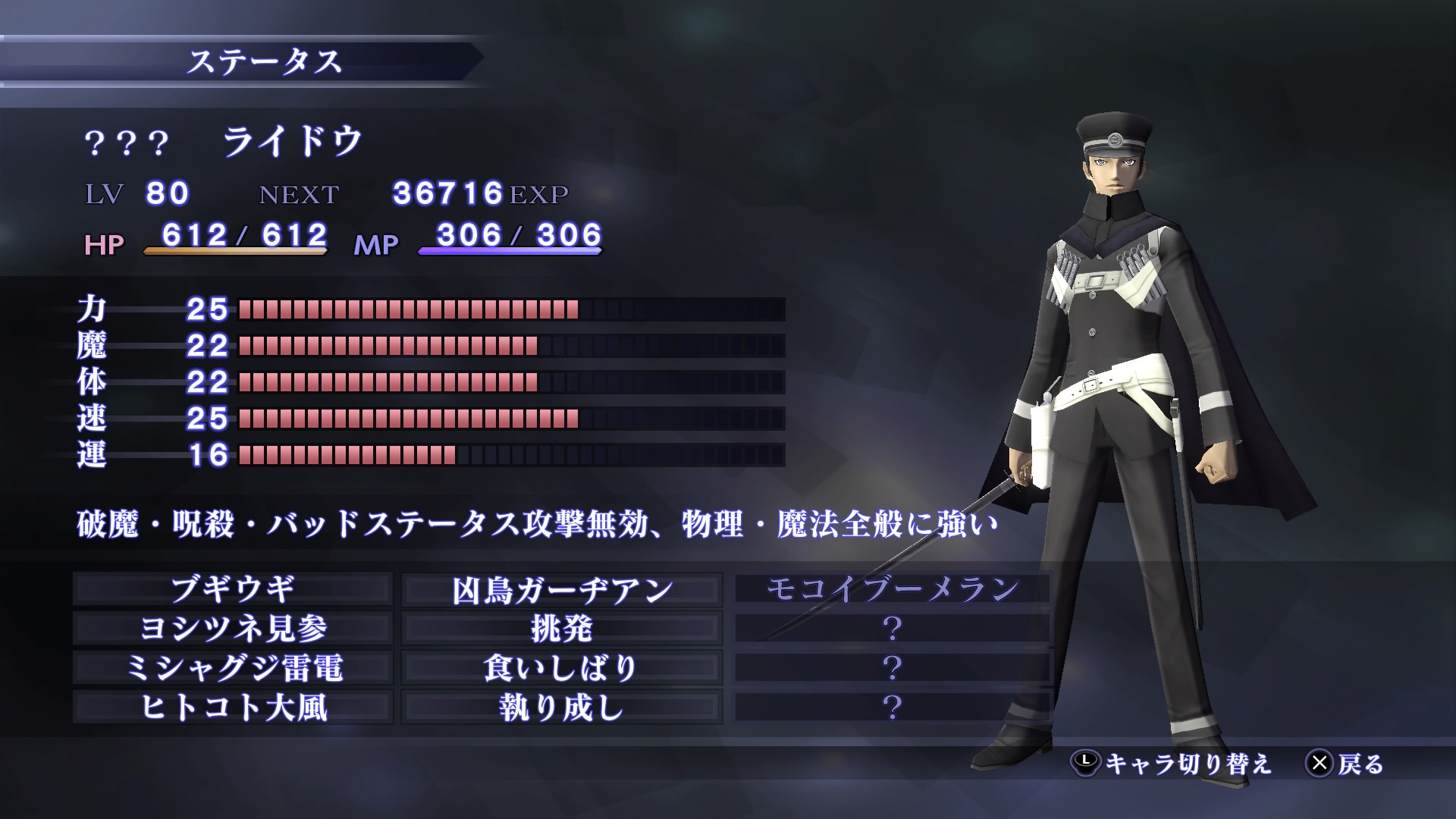The width and height of the screenshot is (1456, 819).
Task: Pick the ヒトコト大風 skill slot
Action: (233, 708)
